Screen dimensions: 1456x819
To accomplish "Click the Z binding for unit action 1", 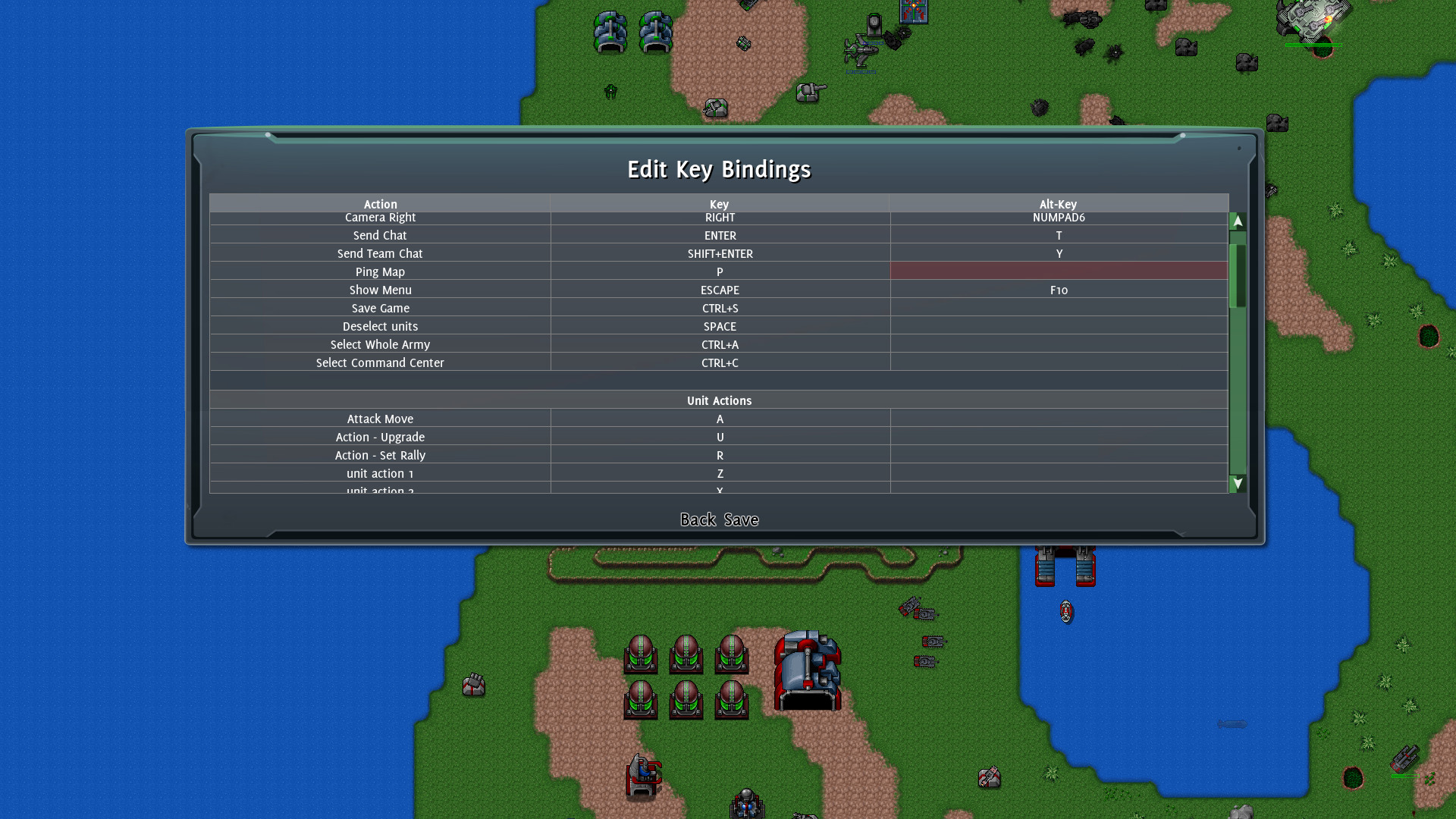I will point(719,473).
